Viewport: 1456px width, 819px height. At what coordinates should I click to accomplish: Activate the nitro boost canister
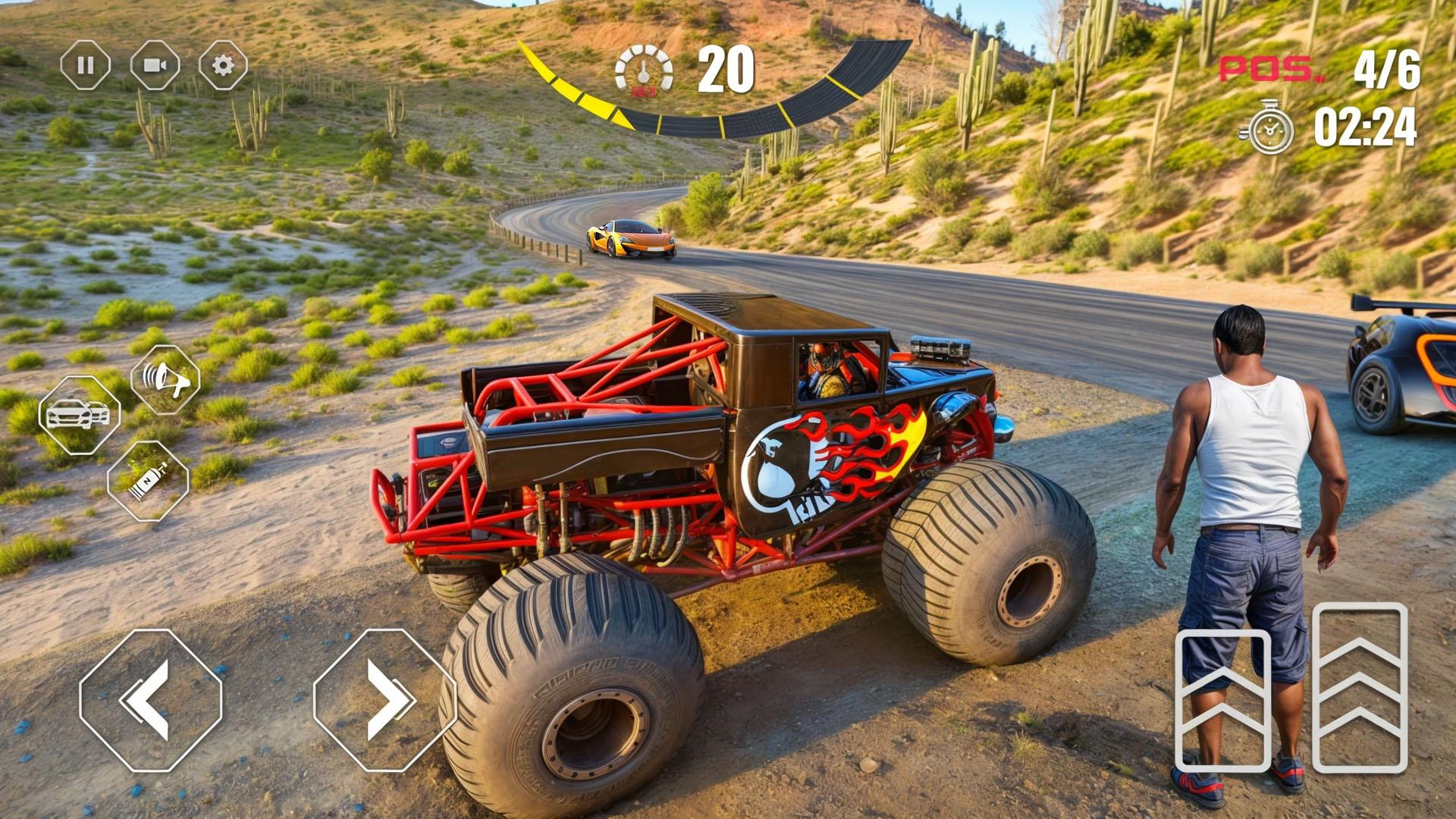[x=148, y=481]
